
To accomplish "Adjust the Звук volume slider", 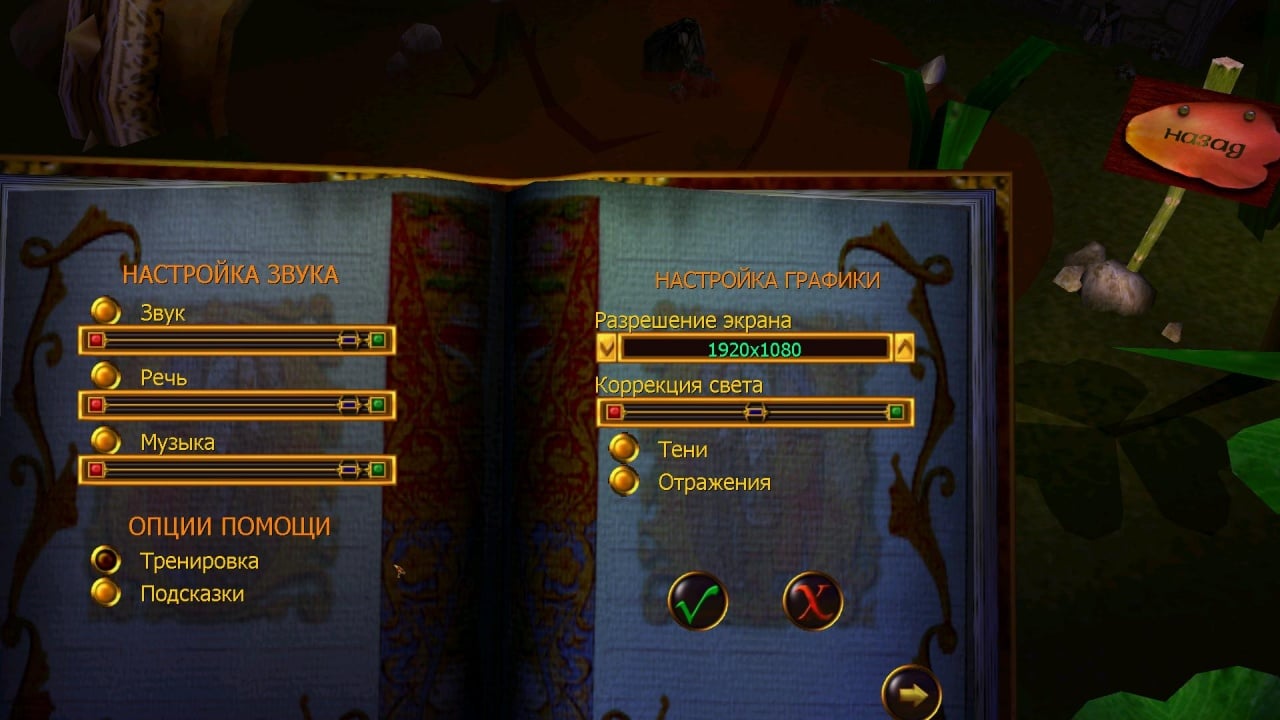I will tap(348, 341).
